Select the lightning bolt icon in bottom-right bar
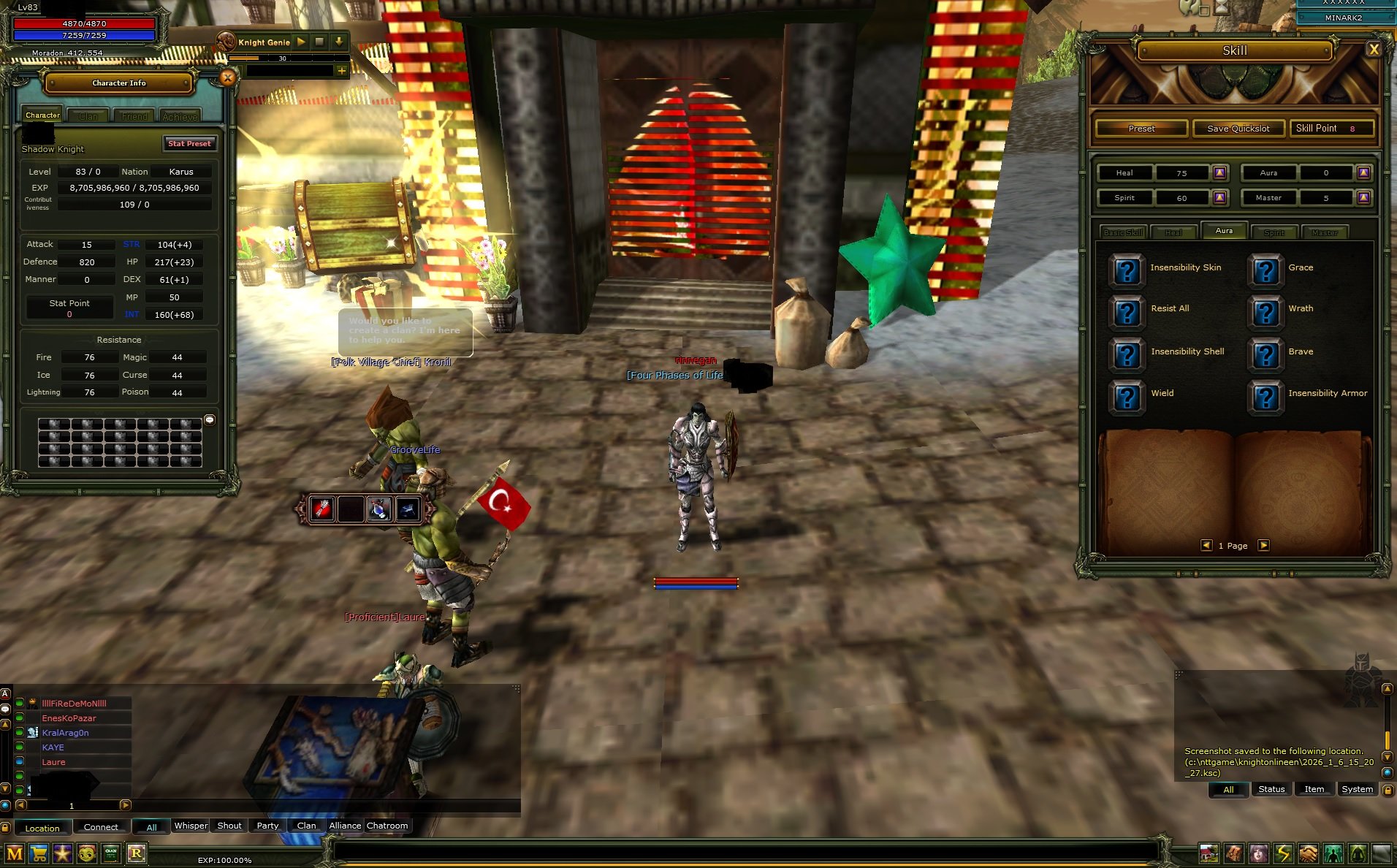1397x868 pixels. point(1284,853)
